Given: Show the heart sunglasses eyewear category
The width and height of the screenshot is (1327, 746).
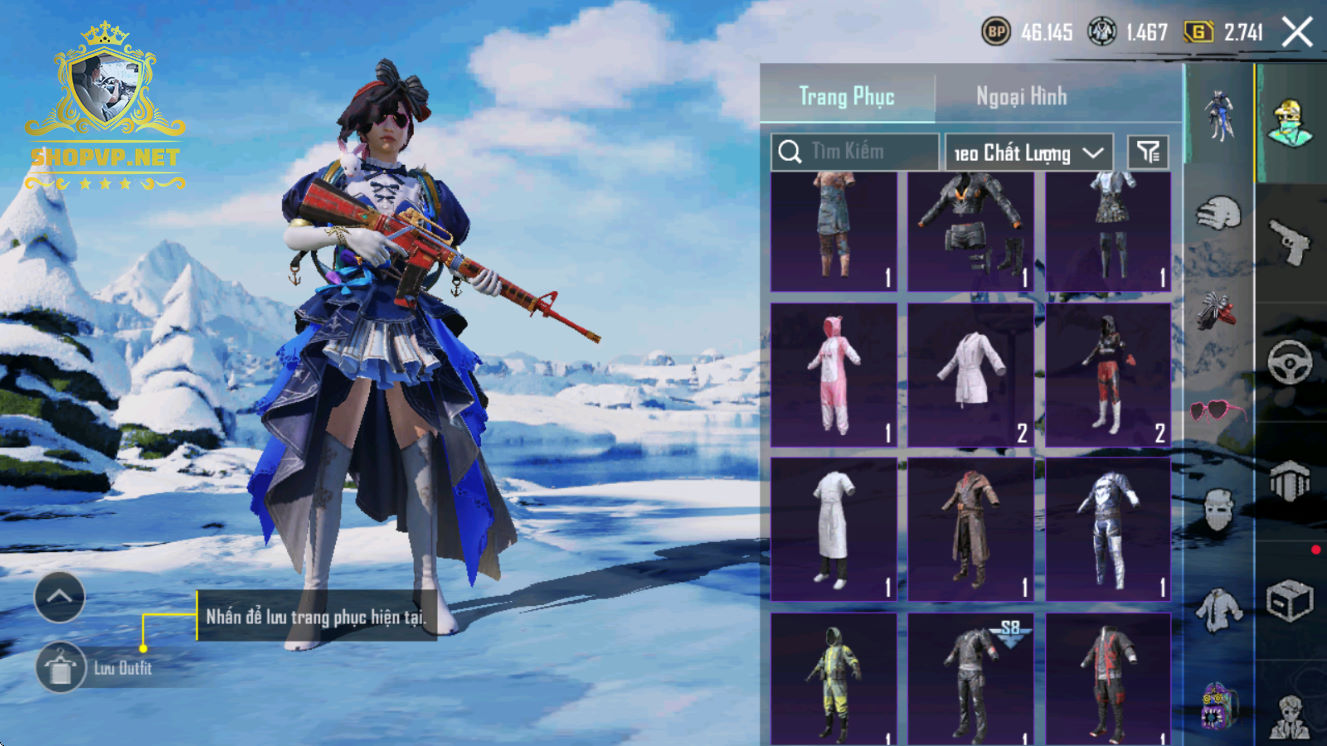Looking at the screenshot, I should pos(1218,411).
